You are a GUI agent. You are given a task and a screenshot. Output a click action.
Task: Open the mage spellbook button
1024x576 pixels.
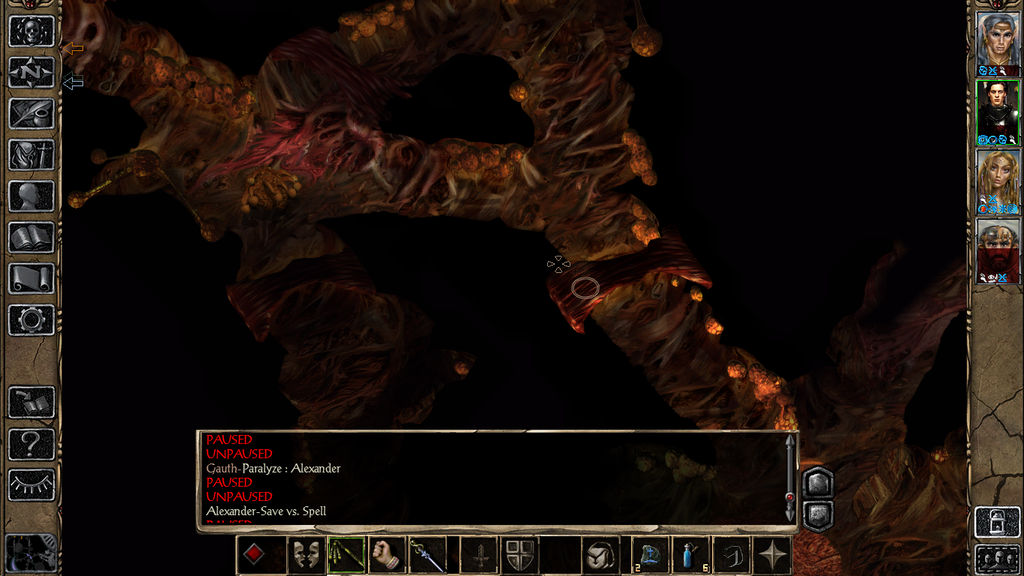click(31, 238)
